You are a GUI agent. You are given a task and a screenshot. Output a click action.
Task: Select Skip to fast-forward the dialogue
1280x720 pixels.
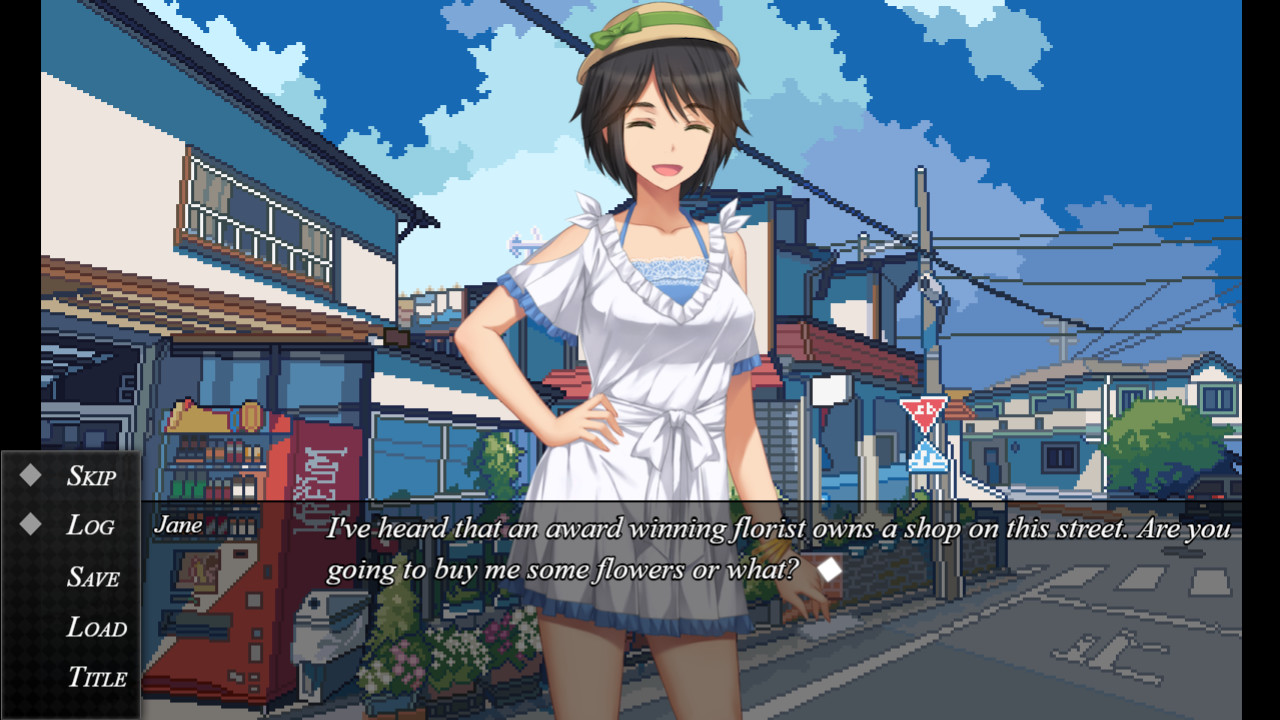pos(90,476)
